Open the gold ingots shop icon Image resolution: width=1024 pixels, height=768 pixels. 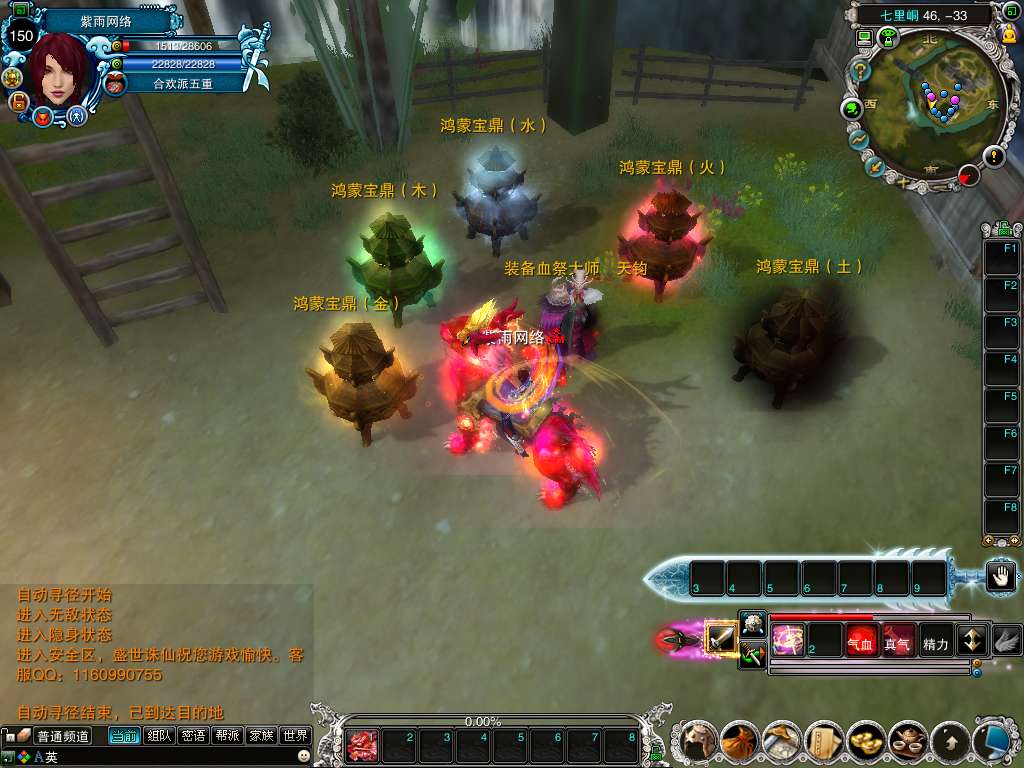tap(866, 741)
